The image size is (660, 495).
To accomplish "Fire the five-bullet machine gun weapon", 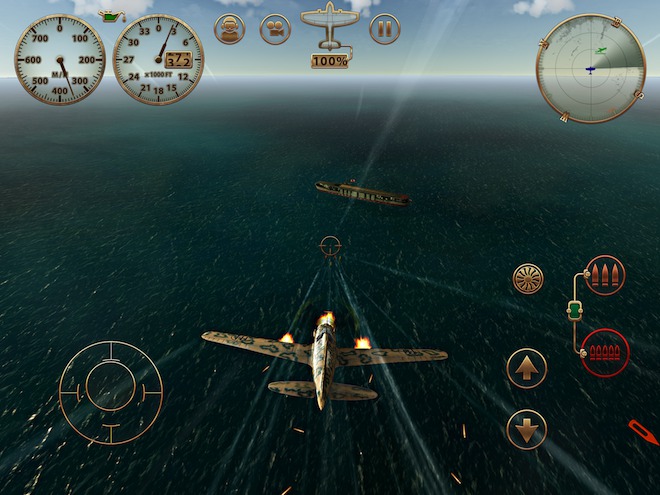I will [604, 352].
